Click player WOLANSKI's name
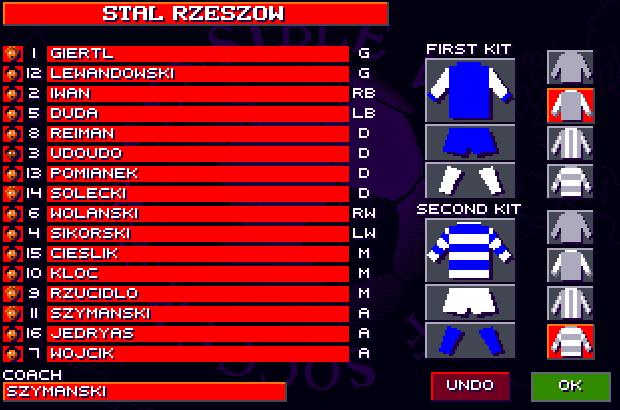620x410 pixels. (197, 213)
